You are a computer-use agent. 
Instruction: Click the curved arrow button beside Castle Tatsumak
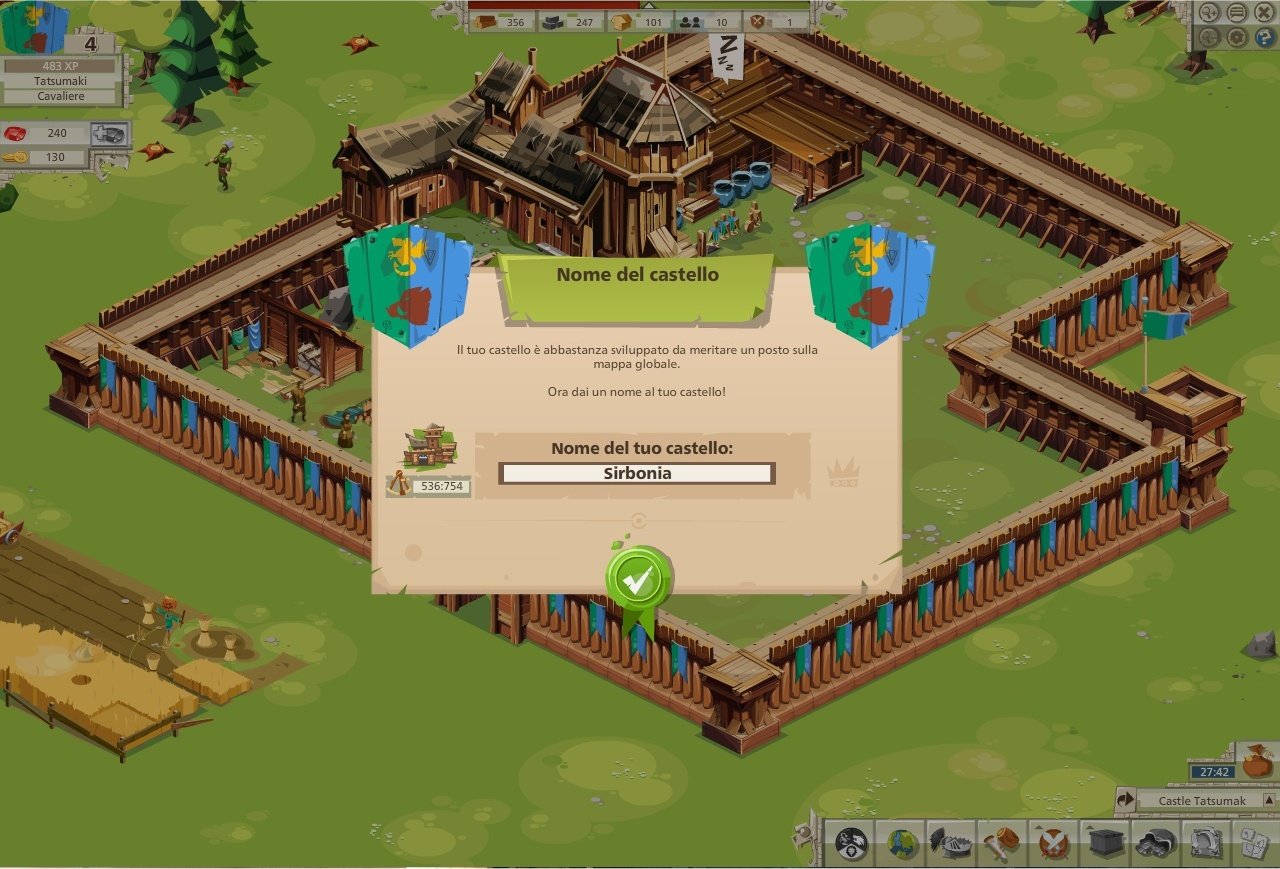coord(1126,801)
